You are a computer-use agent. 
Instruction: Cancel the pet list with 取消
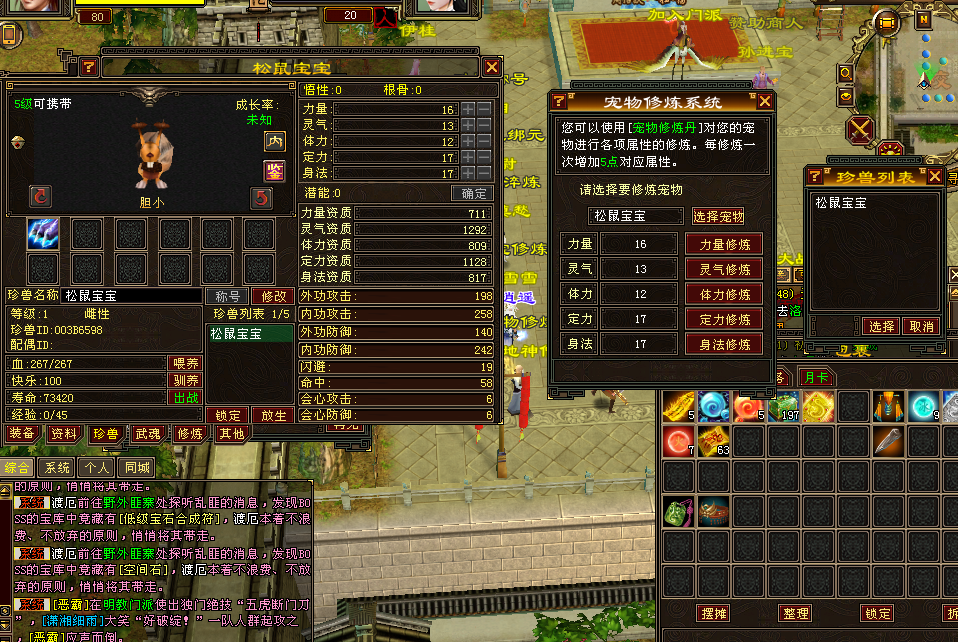[x=919, y=327]
